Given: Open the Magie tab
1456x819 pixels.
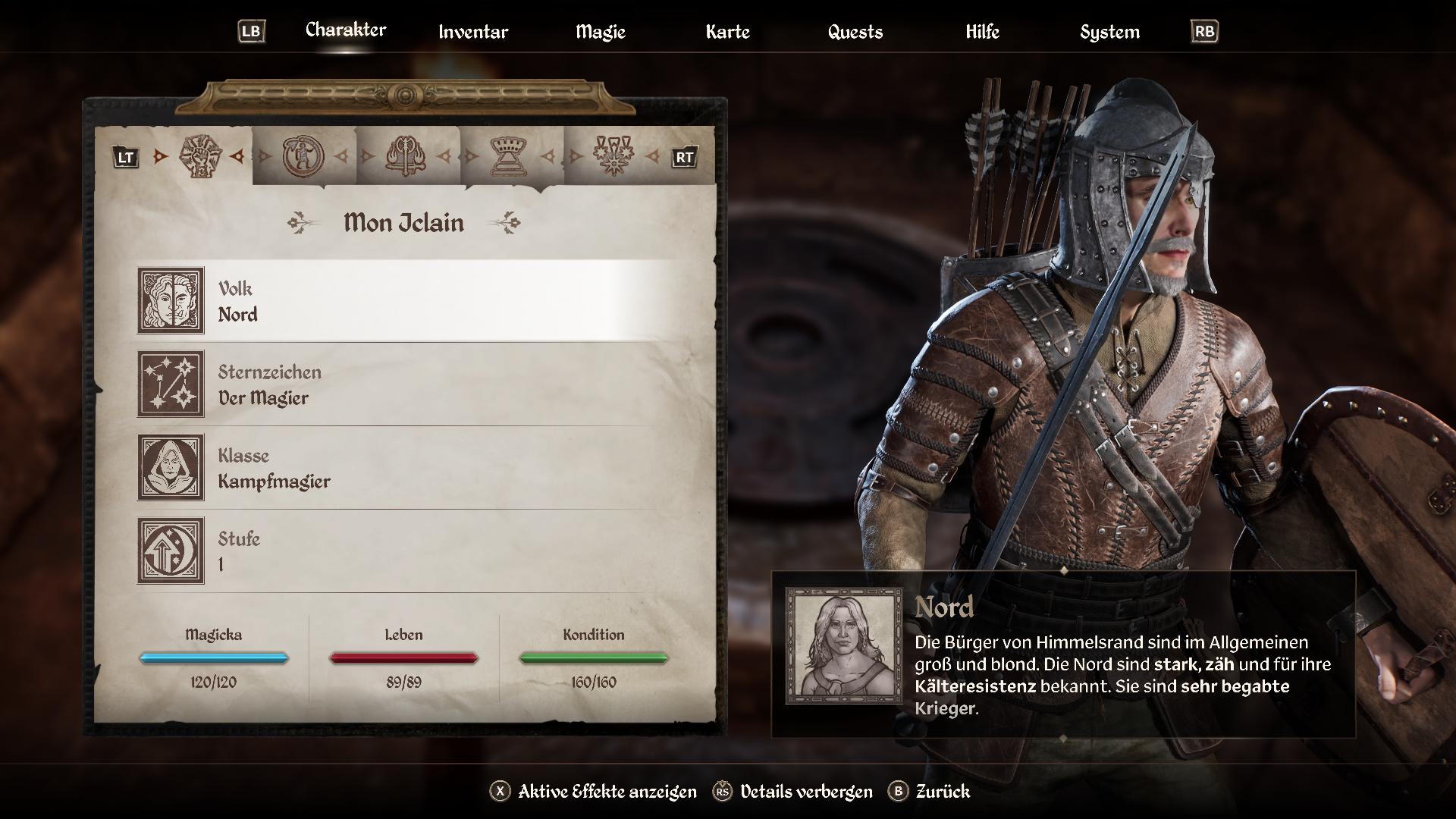Looking at the screenshot, I should click(600, 32).
